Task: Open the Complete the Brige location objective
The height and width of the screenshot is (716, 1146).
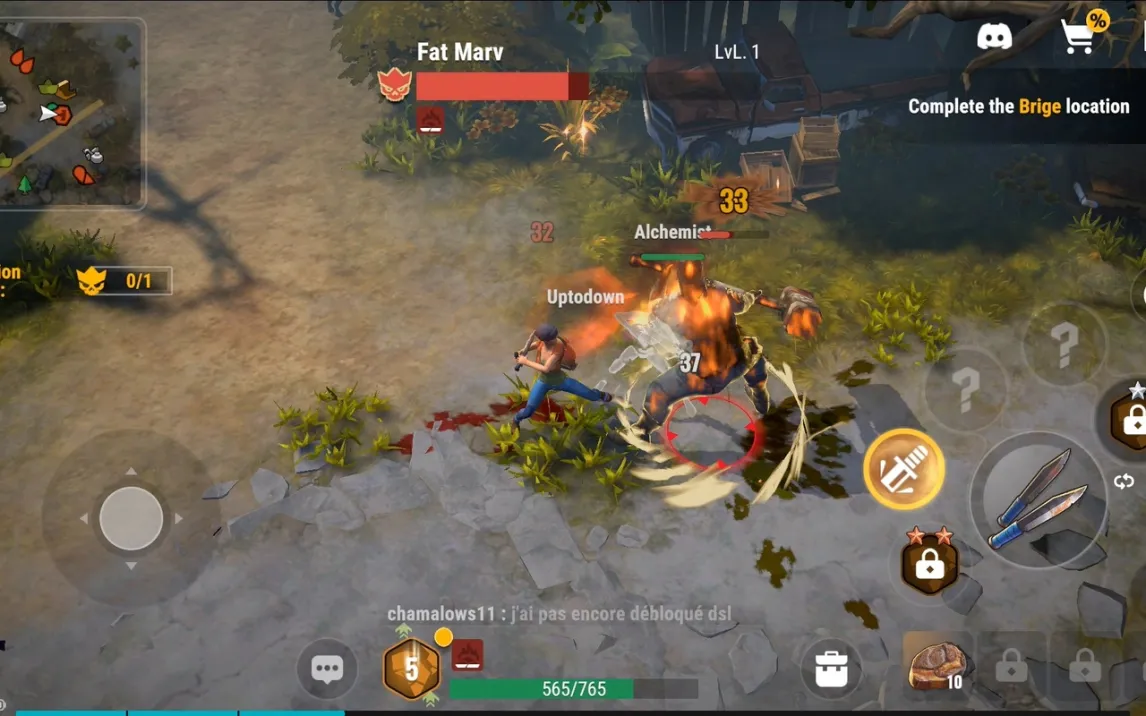Action: click(x=1018, y=106)
